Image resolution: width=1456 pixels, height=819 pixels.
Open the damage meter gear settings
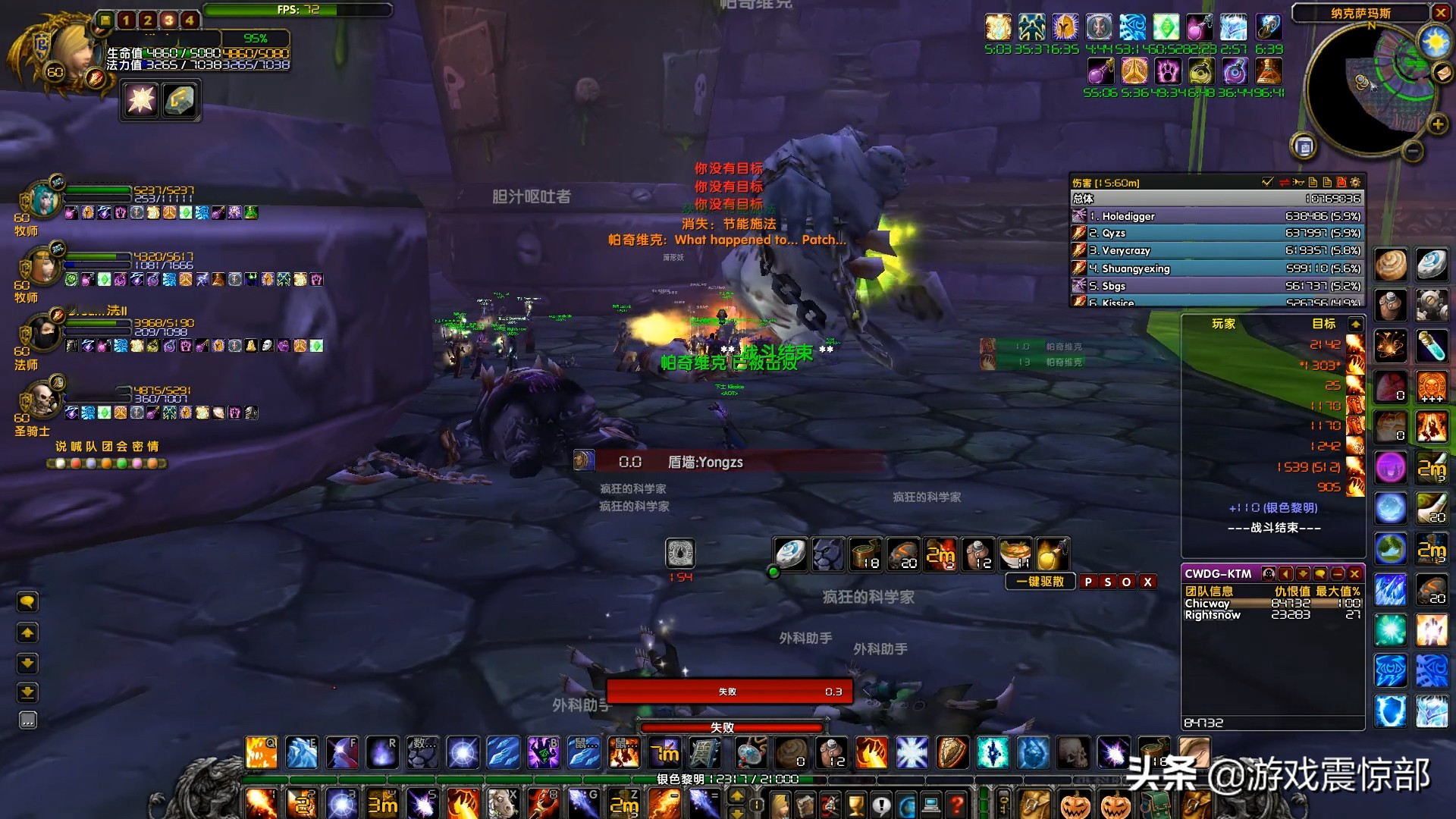[x=1356, y=182]
